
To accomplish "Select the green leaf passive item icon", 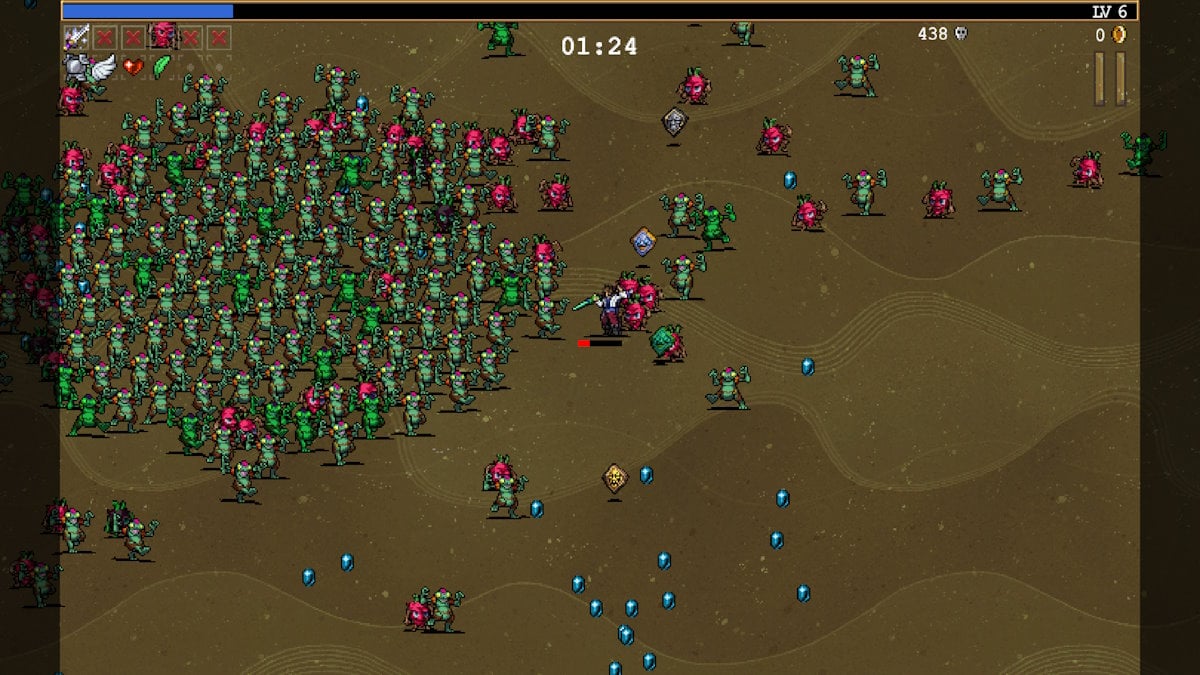I will [160, 67].
